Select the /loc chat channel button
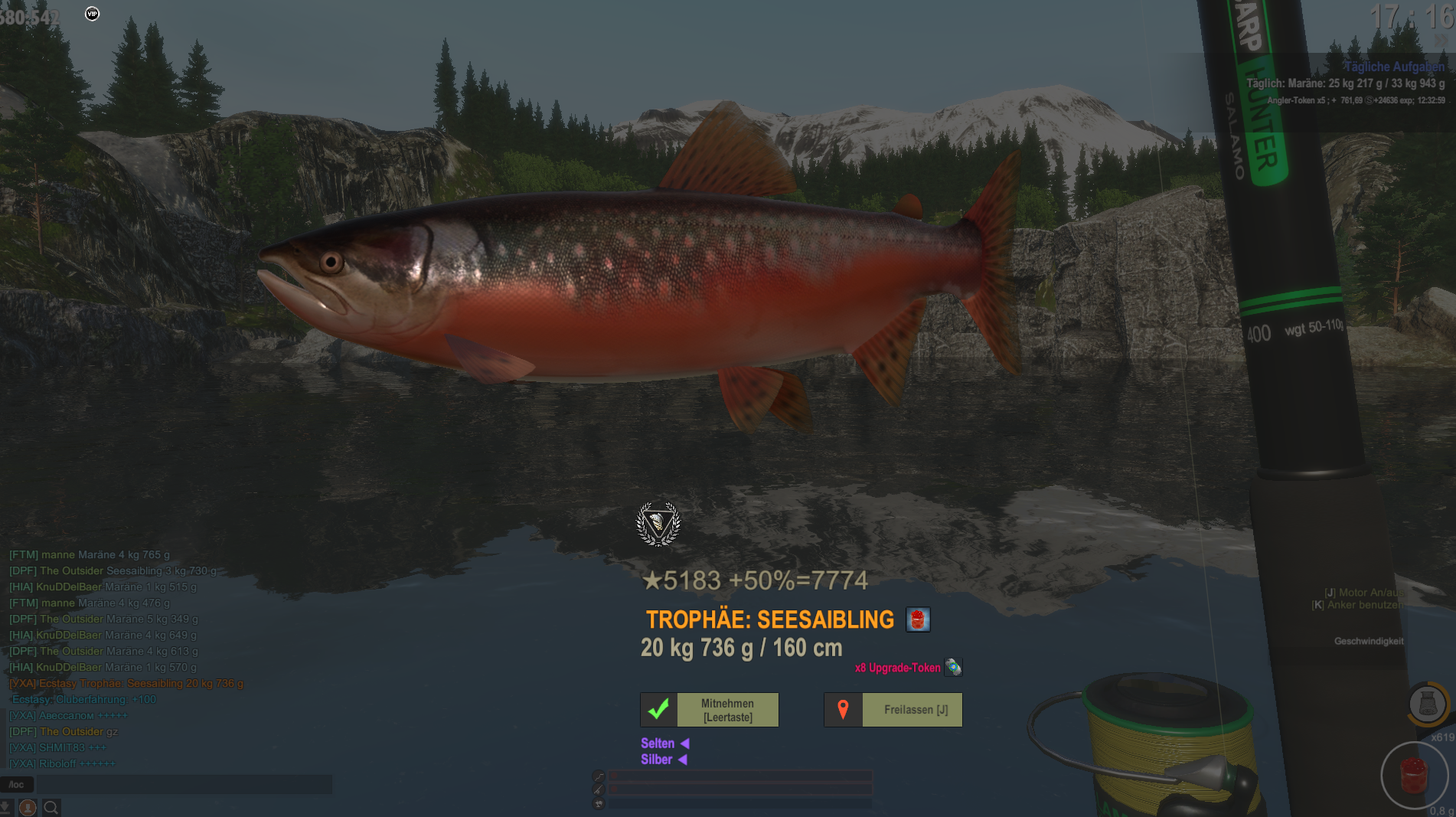Image resolution: width=1456 pixels, height=817 pixels. [x=17, y=784]
